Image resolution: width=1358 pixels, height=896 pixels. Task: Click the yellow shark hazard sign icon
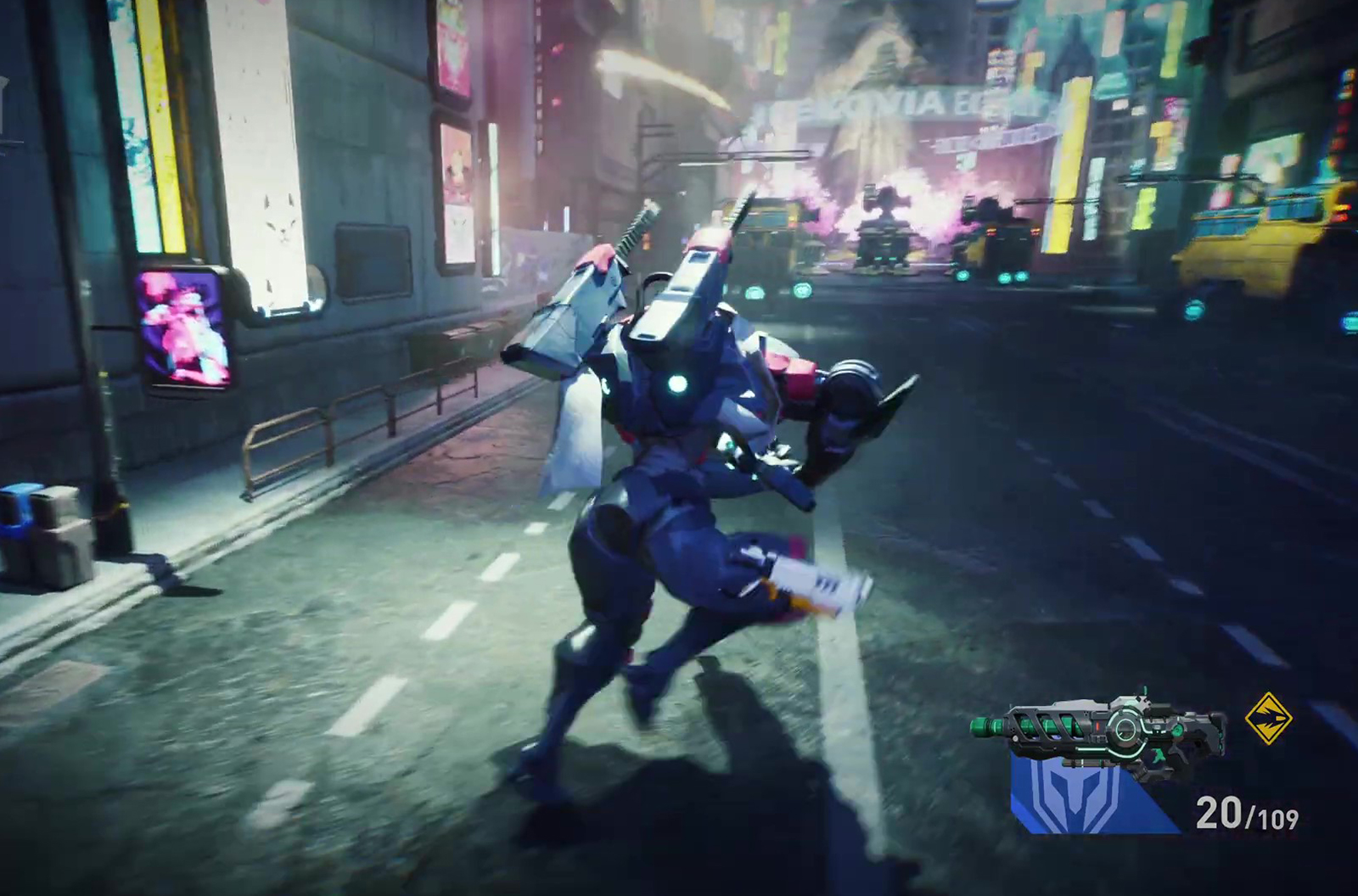point(1268,719)
